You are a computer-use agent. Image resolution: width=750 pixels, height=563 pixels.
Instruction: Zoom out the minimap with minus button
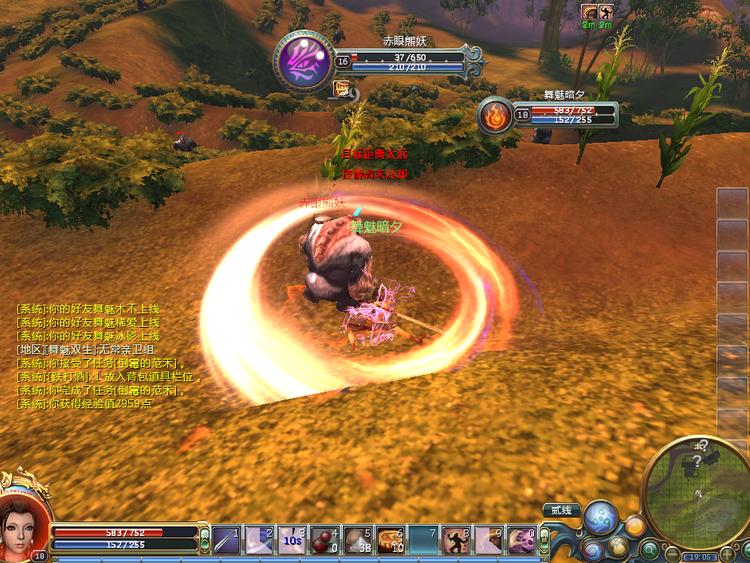tap(671, 555)
